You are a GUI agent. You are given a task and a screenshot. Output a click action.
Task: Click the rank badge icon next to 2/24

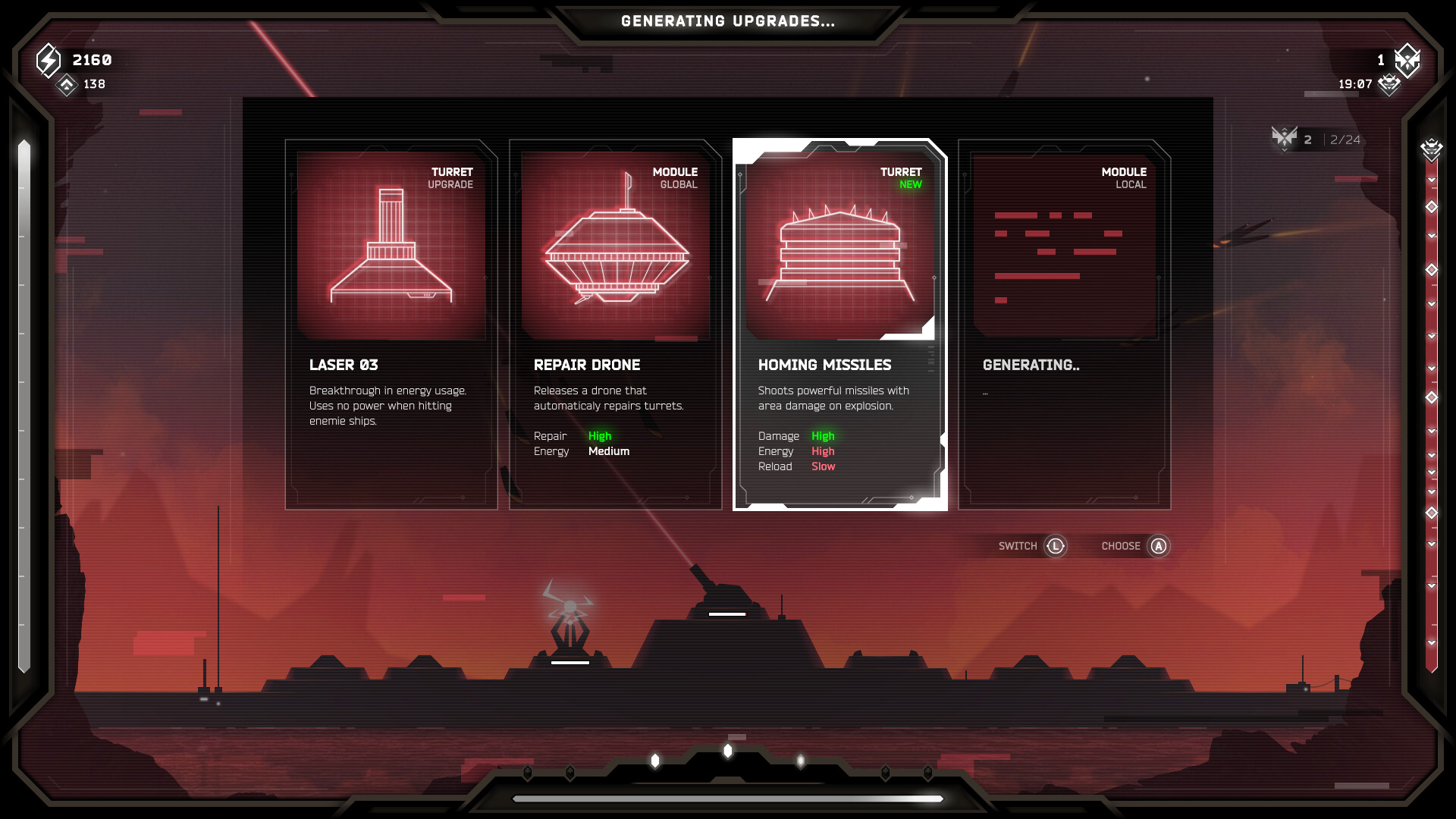1283,137
